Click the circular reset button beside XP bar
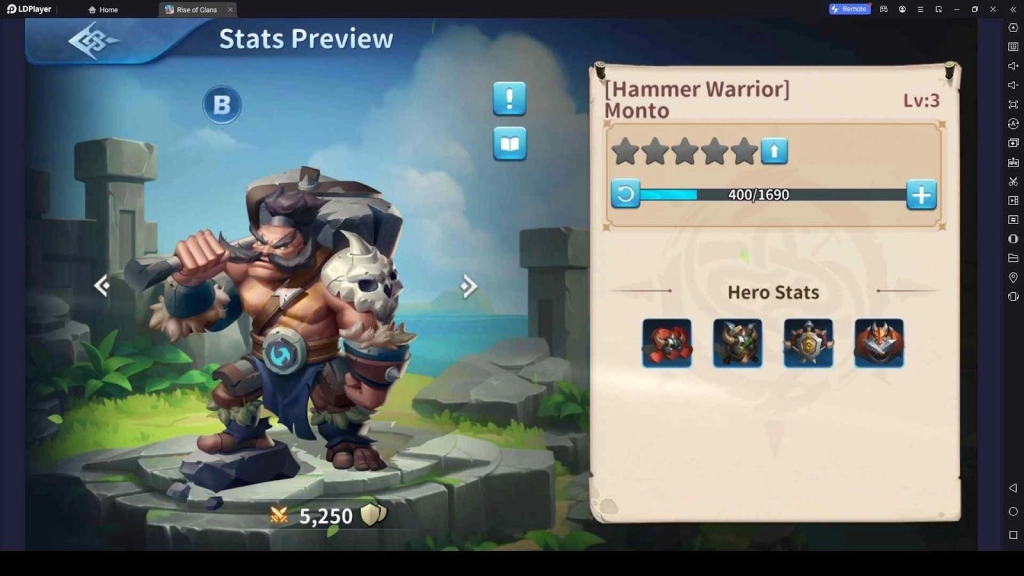The height and width of the screenshot is (576, 1024). tap(625, 194)
